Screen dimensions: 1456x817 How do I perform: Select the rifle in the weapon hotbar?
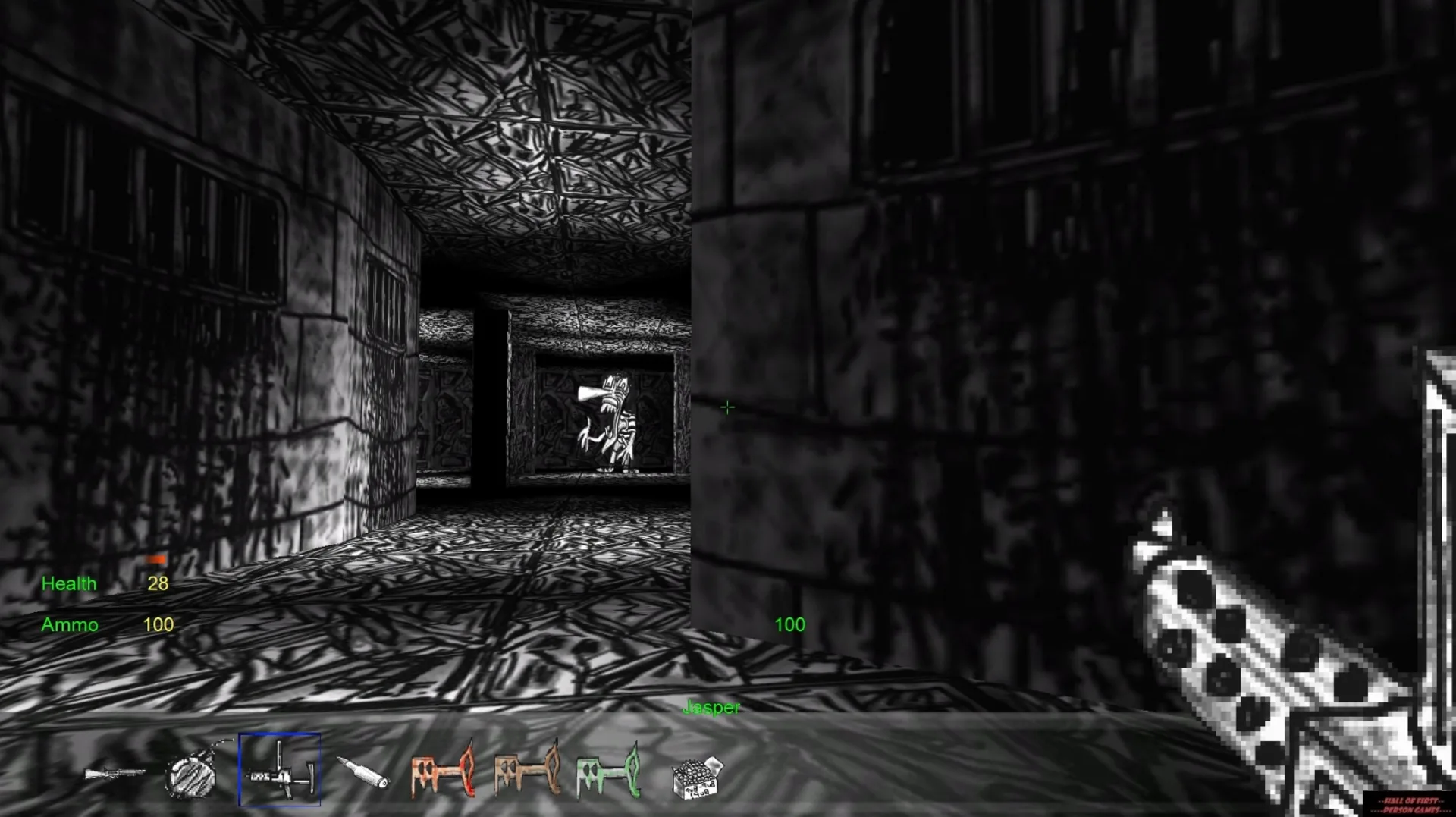[115, 773]
